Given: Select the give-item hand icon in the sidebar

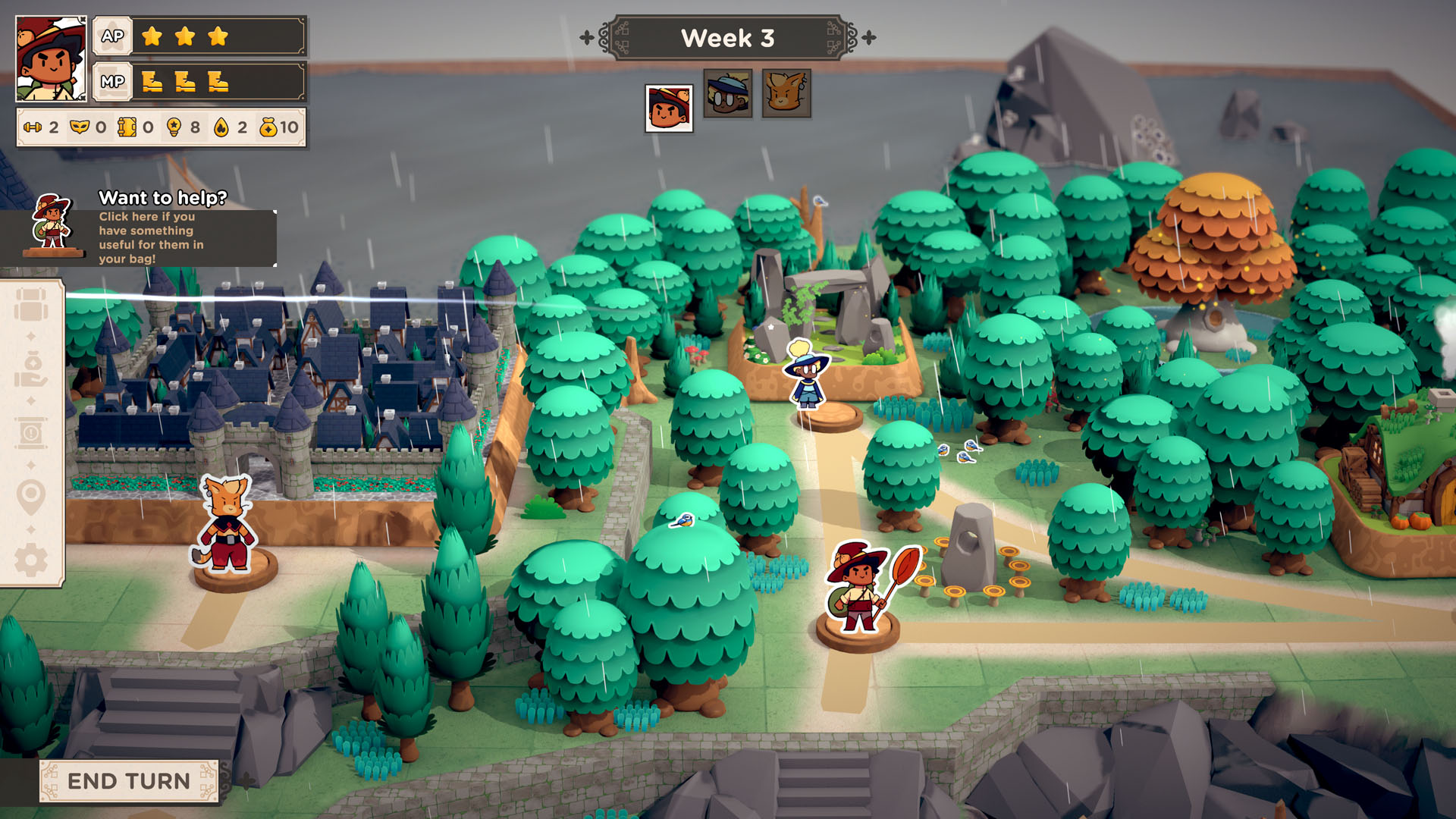Looking at the screenshot, I should click(30, 369).
